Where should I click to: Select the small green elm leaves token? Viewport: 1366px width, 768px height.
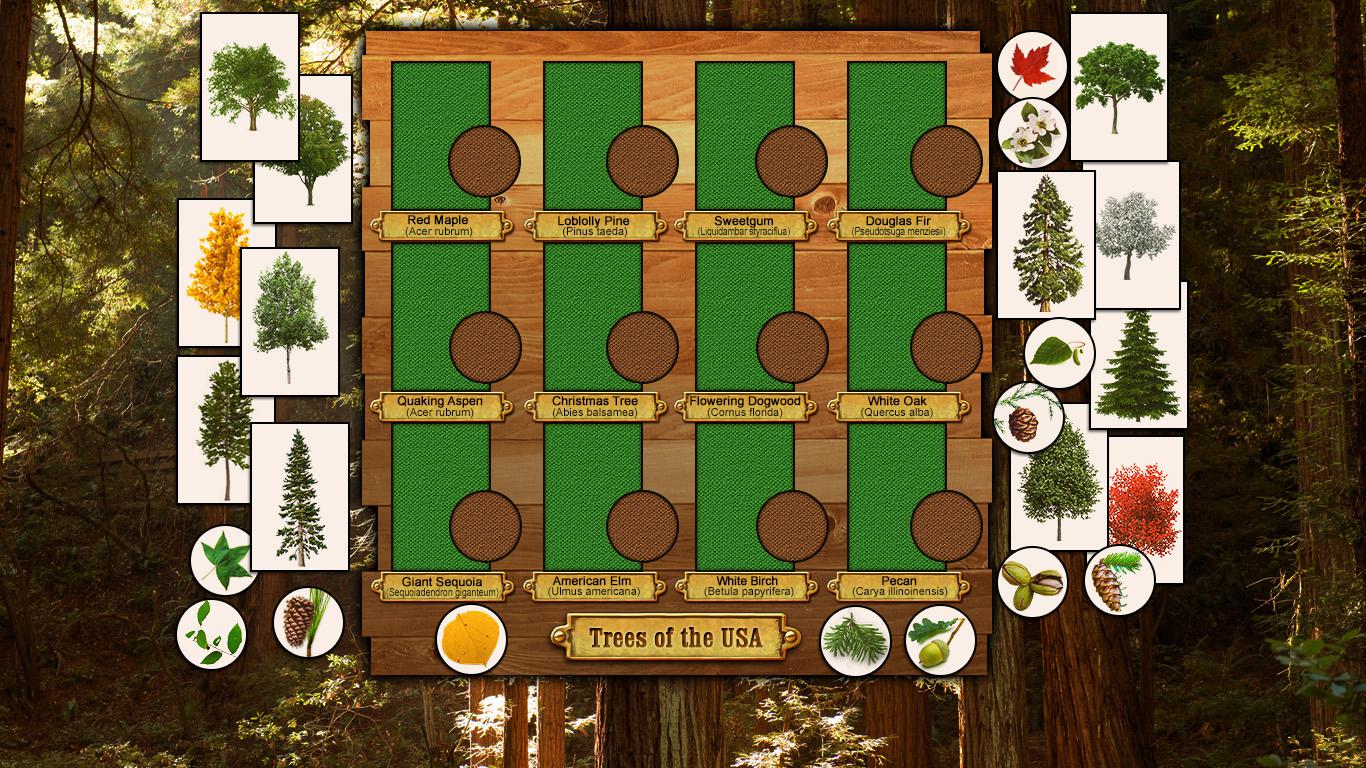(211, 634)
